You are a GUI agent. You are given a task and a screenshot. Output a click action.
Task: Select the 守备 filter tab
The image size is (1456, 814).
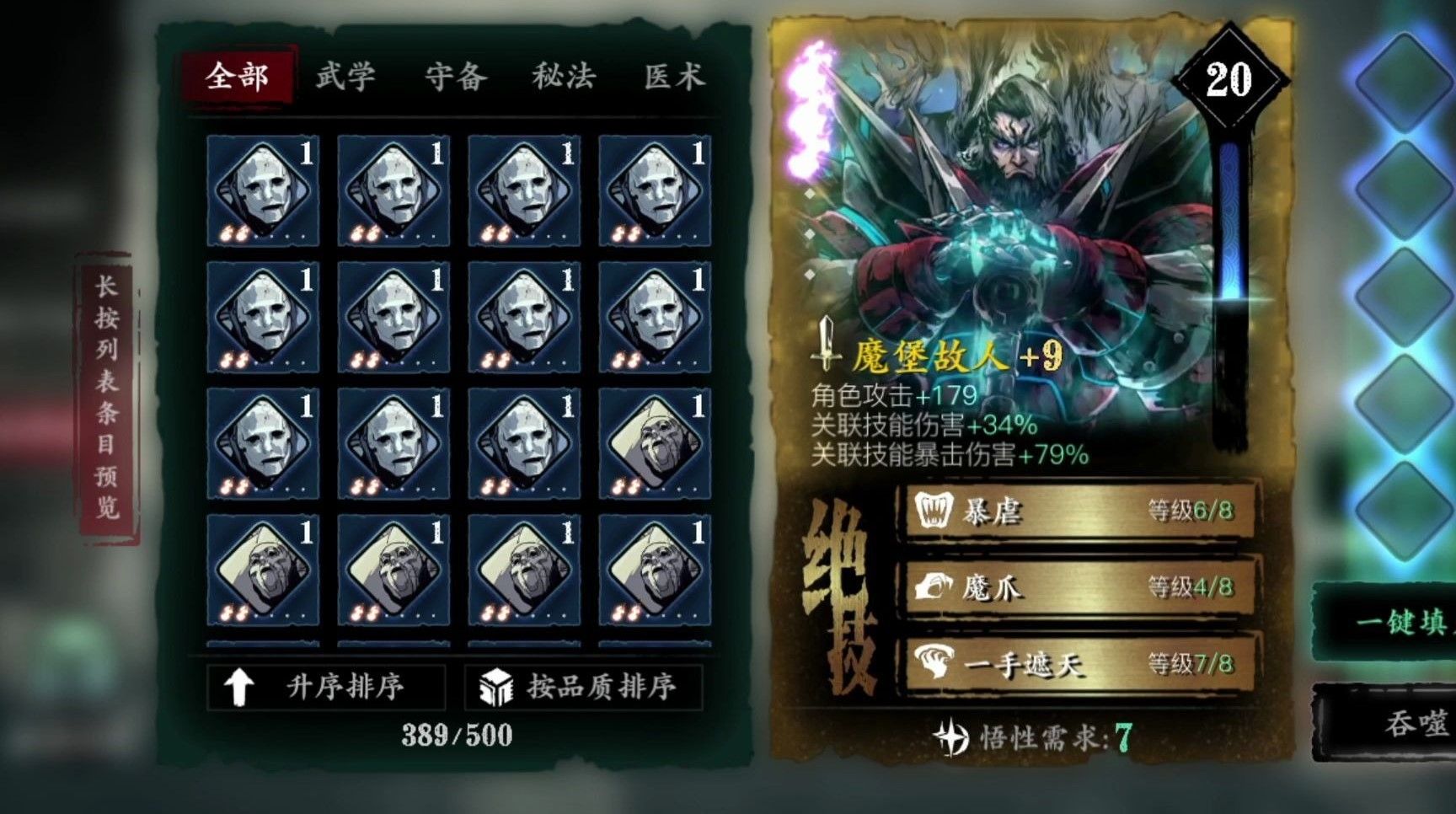pos(454,77)
